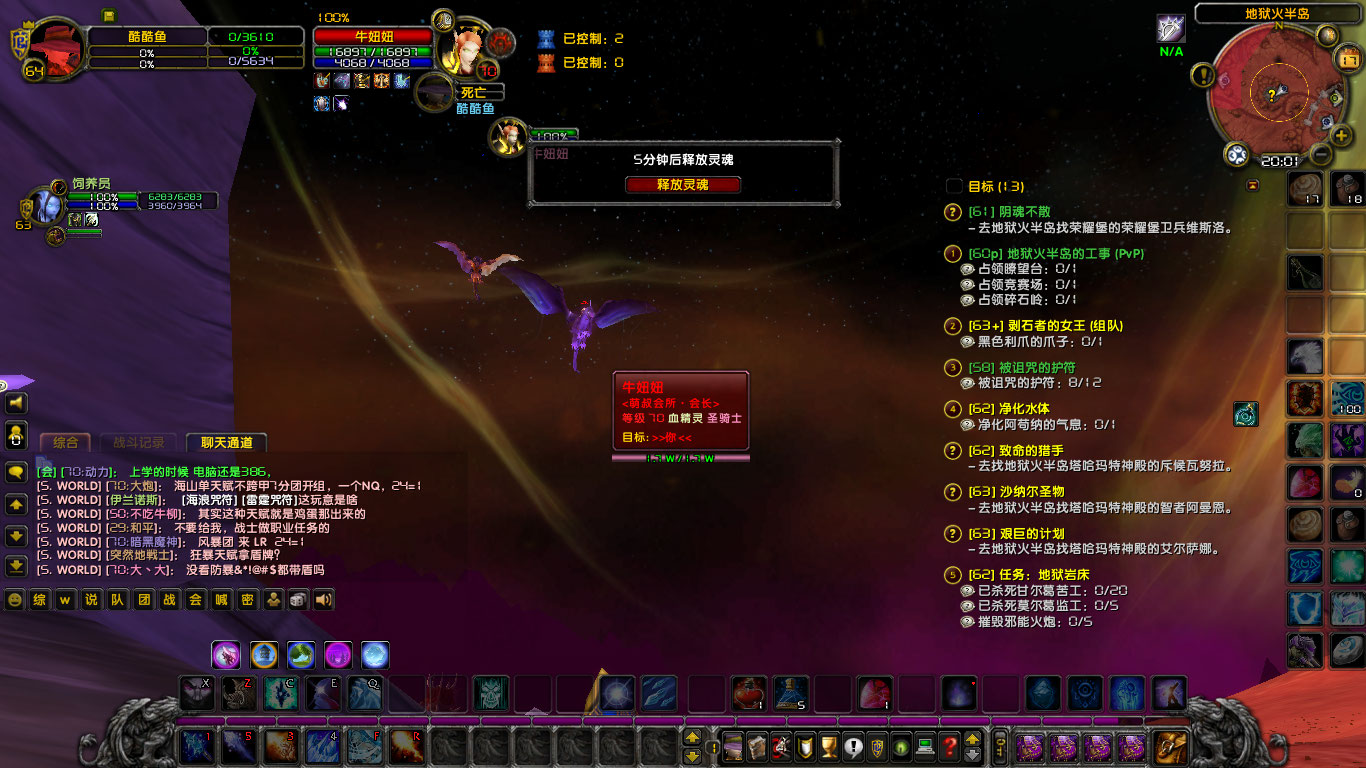The height and width of the screenshot is (768, 1366).
Task: Switch to the 聊天通道 chat tab
Action: (x=226, y=443)
